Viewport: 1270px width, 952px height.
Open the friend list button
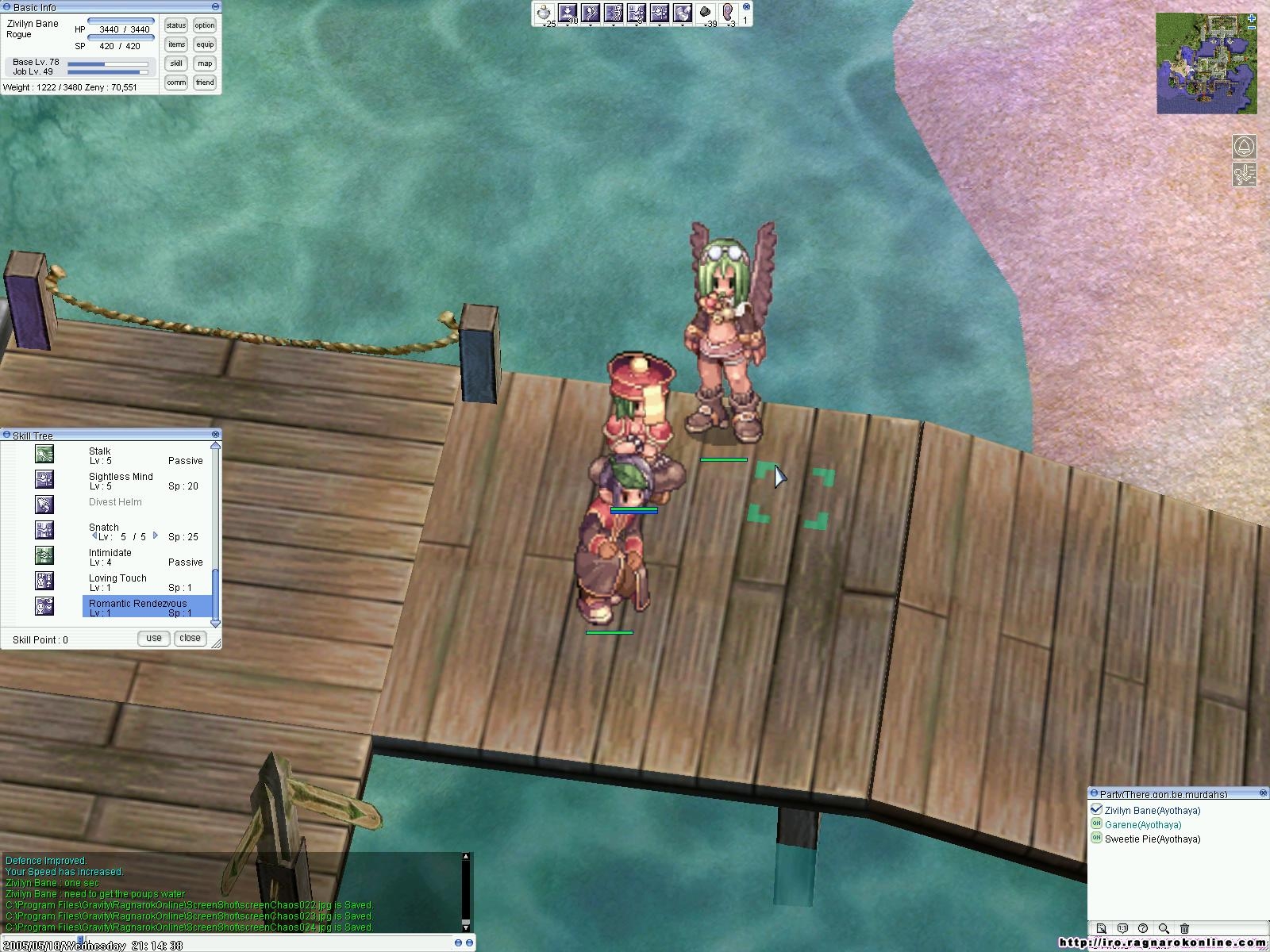click(205, 83)
